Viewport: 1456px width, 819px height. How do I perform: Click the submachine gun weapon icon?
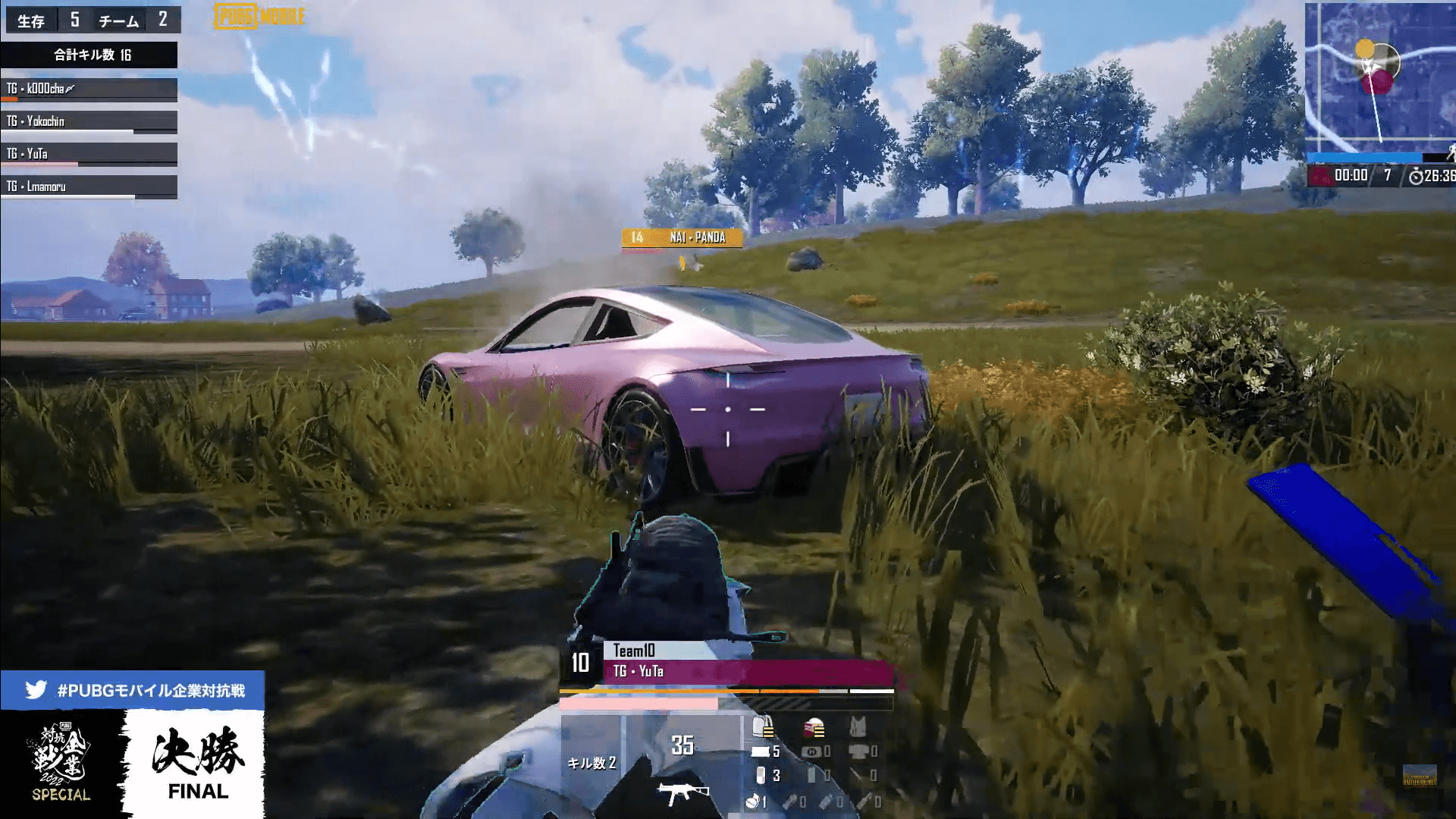coord(682,794)
